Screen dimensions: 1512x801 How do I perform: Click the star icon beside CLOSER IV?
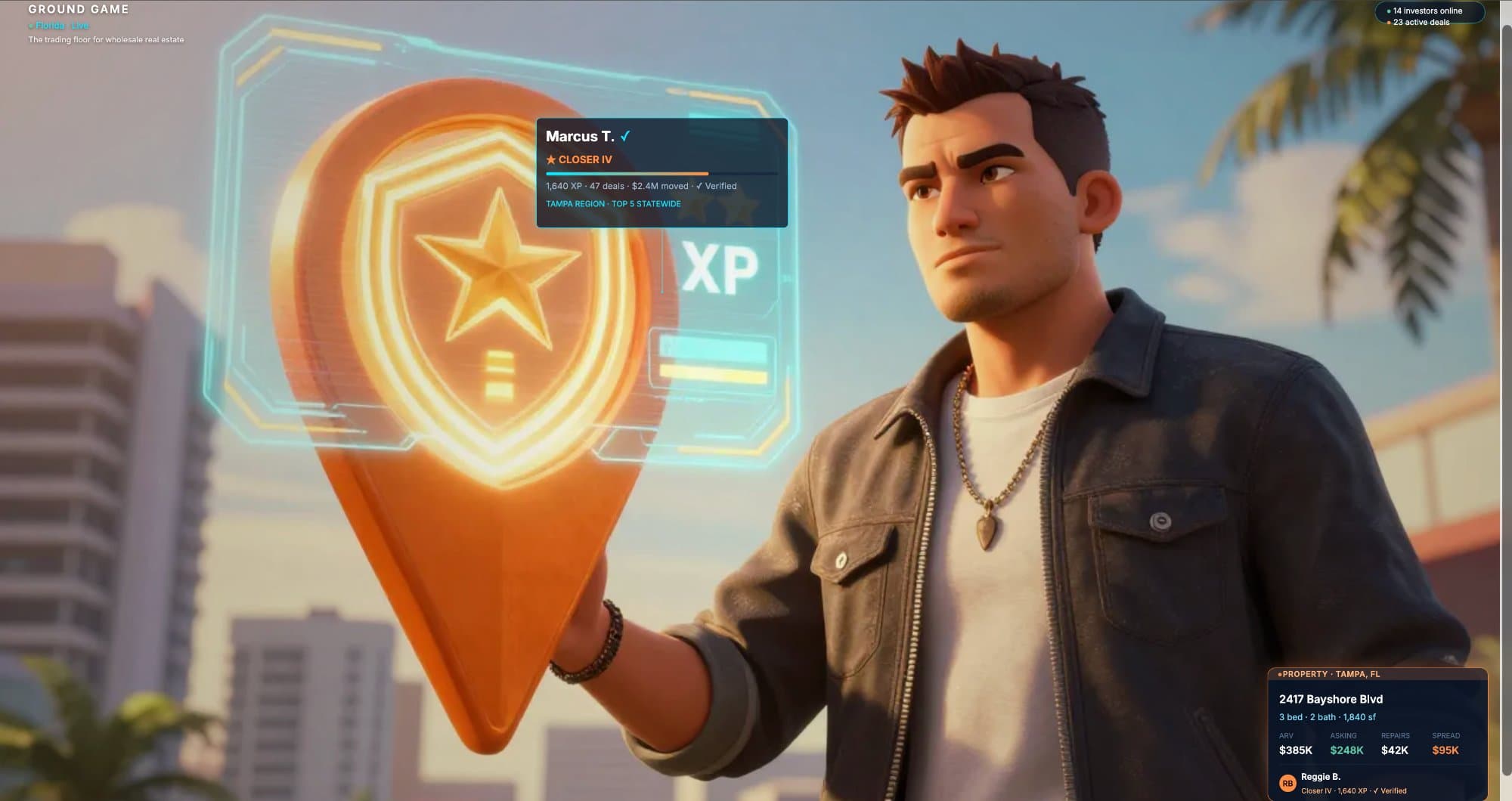(x=551, y=159)
